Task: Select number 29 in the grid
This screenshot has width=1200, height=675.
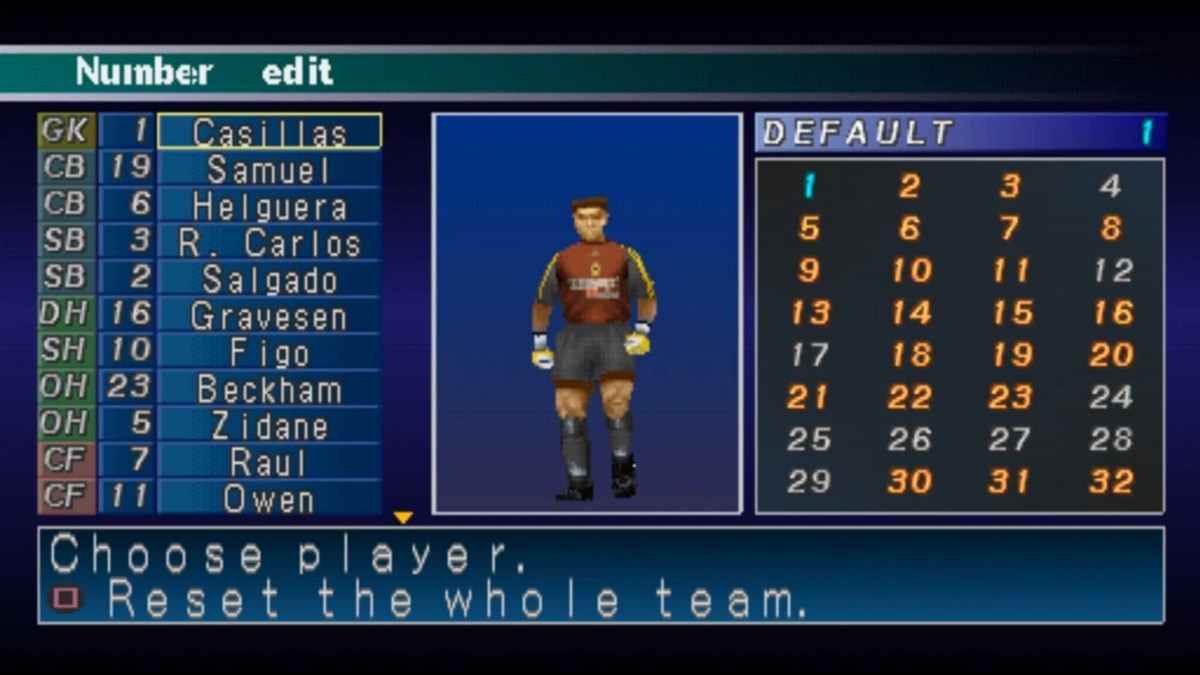Action: (810, 481)
